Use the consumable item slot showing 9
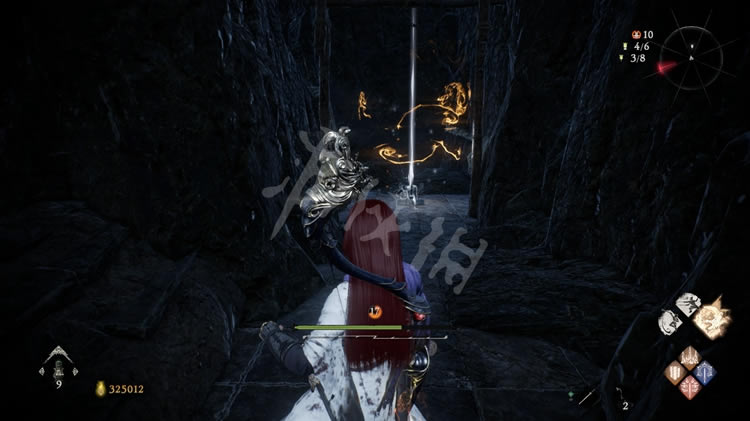The image size is (750, 421). pyautogui.click(x=58, y=362)
